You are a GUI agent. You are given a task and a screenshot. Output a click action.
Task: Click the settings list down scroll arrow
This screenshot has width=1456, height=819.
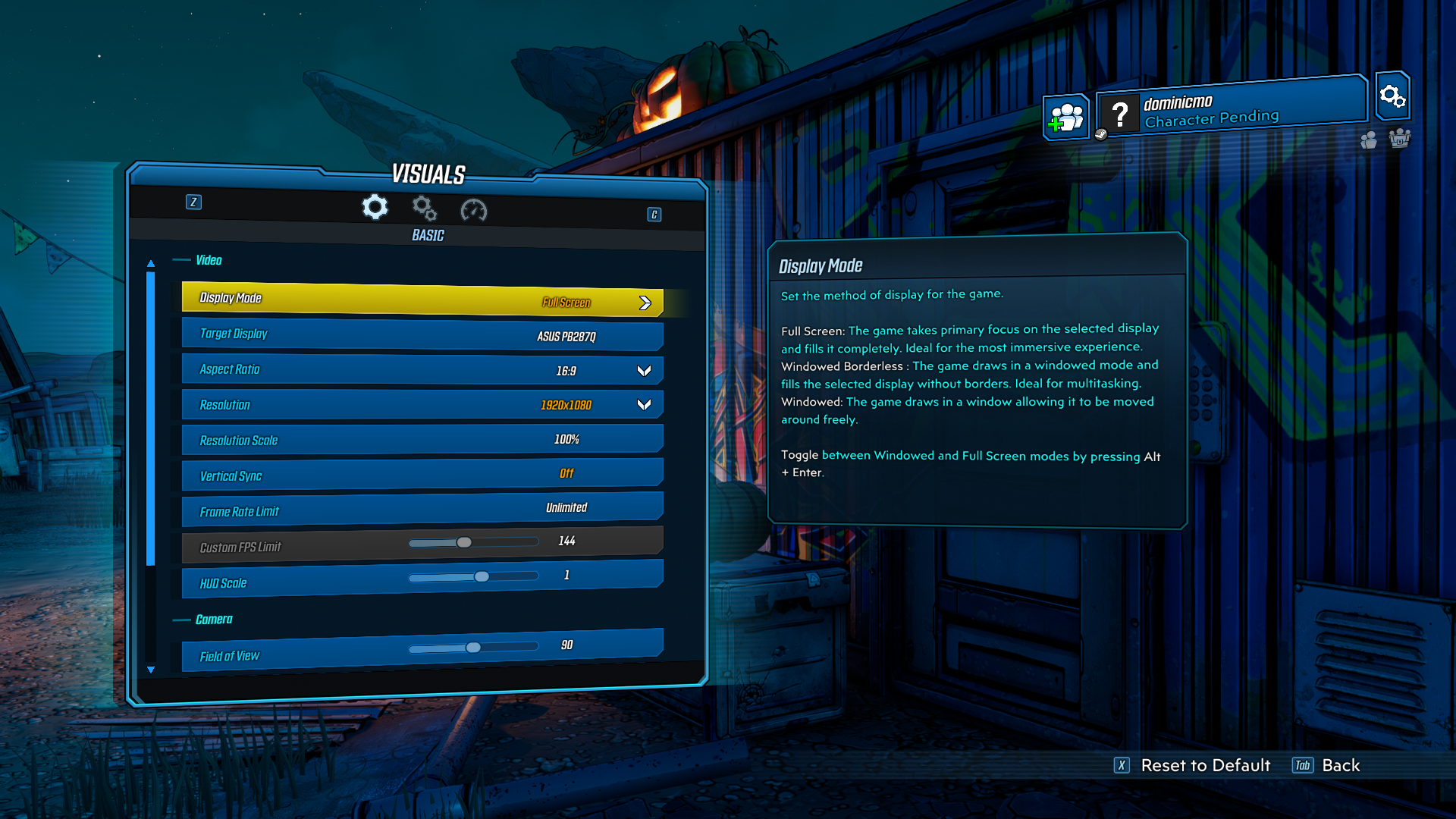(x=151, y=670)
